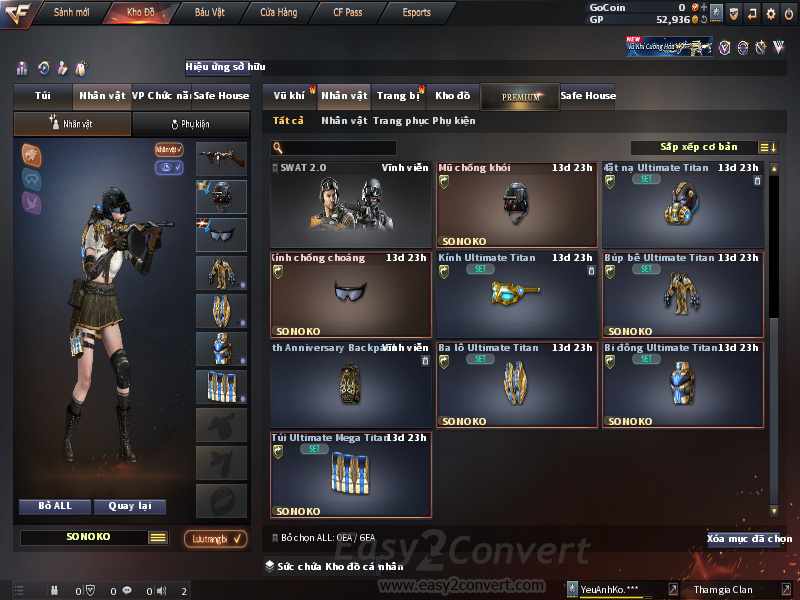This screenshot has width=800, height=600.
Task: Click the Bỏ ALL button
Action: (55, 506)
